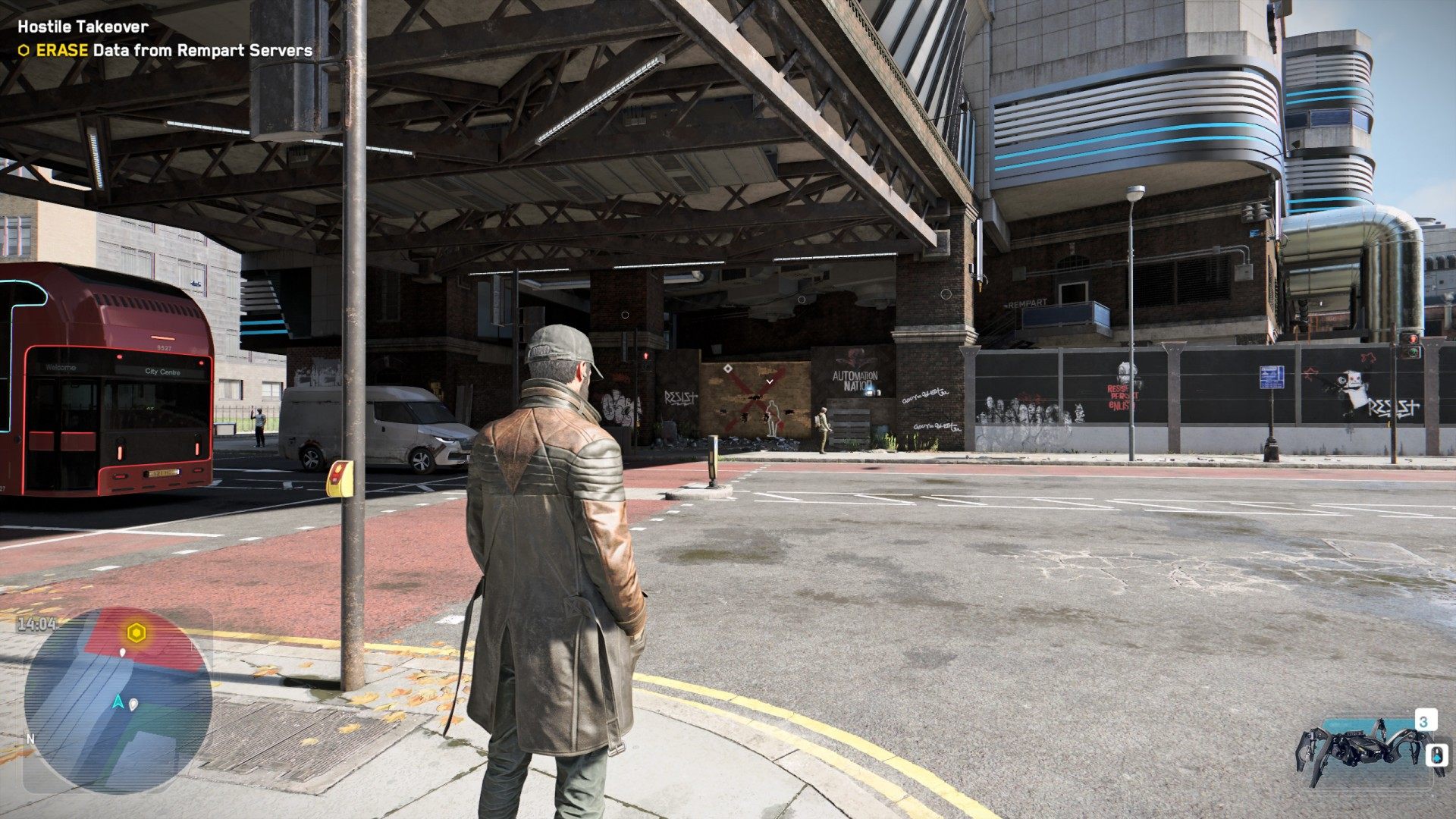Open the circular minimap
The image size is (1456, 819).
tap(118, 700)
